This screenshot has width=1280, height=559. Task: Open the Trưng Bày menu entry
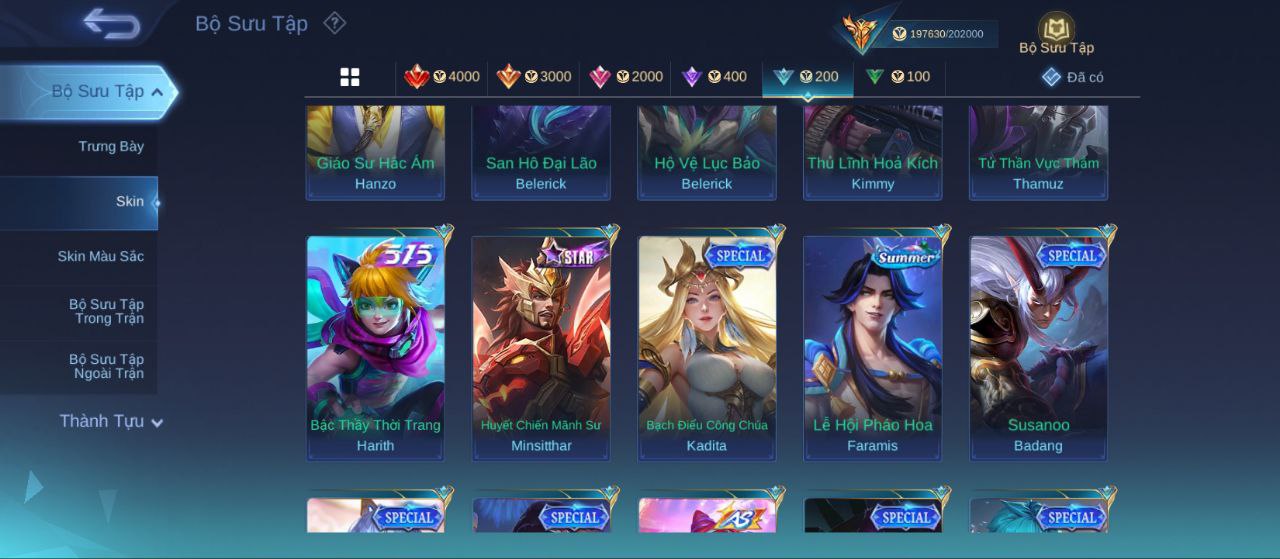point(111,147)
